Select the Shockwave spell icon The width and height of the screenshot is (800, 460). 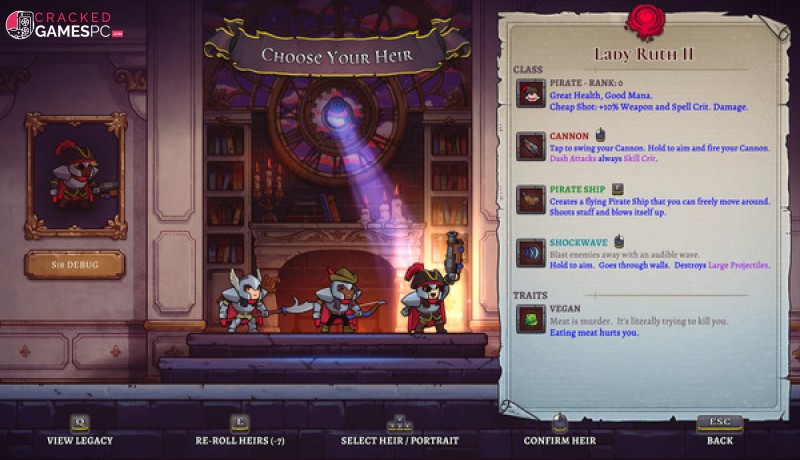click(530, 252)
